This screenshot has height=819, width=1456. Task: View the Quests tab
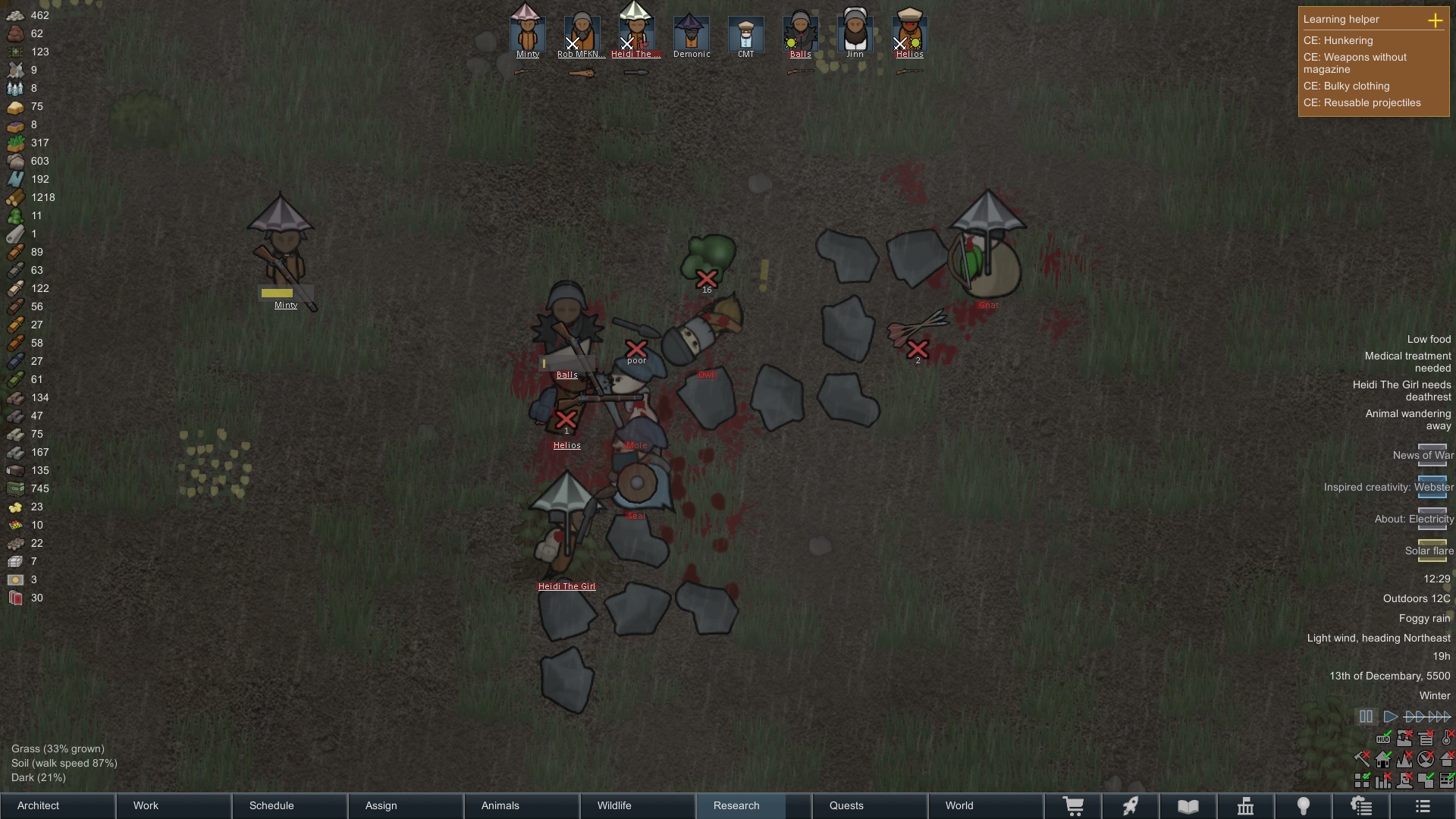tap(870, 805)
